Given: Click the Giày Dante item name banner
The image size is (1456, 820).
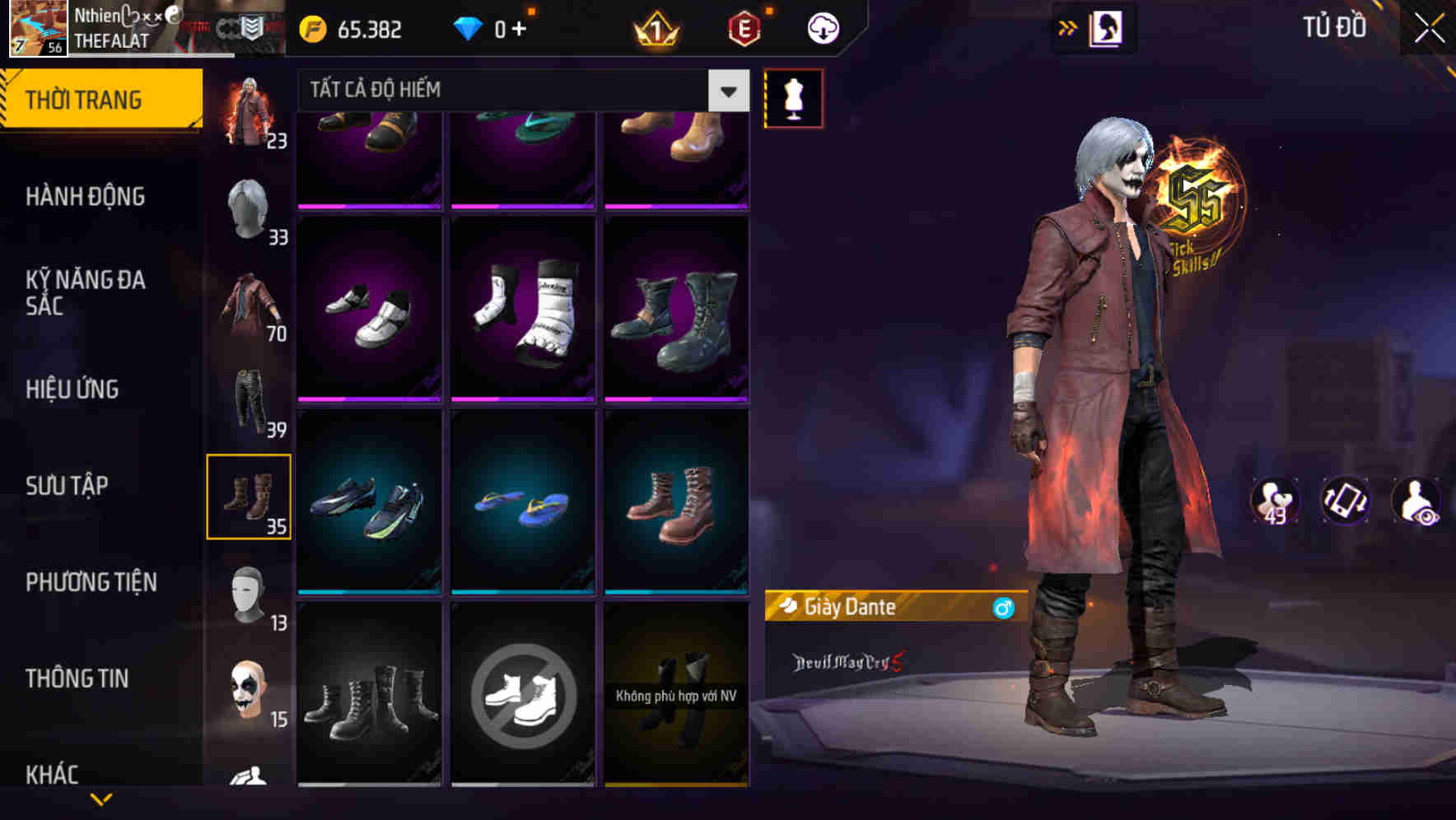Looking at the screenshot, I should (873, 608).
